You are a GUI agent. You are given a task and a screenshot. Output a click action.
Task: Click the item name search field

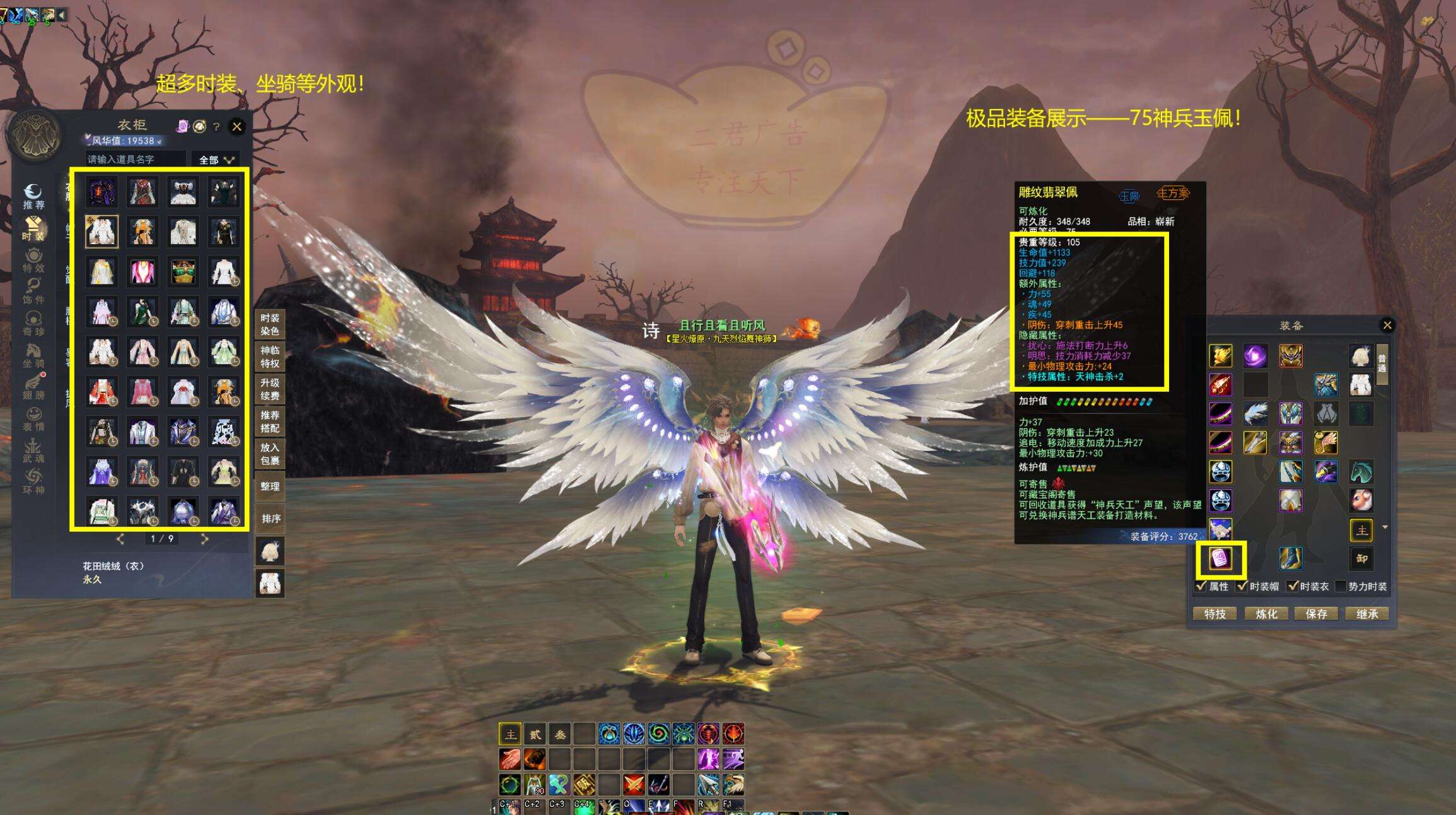click(136, 160)
